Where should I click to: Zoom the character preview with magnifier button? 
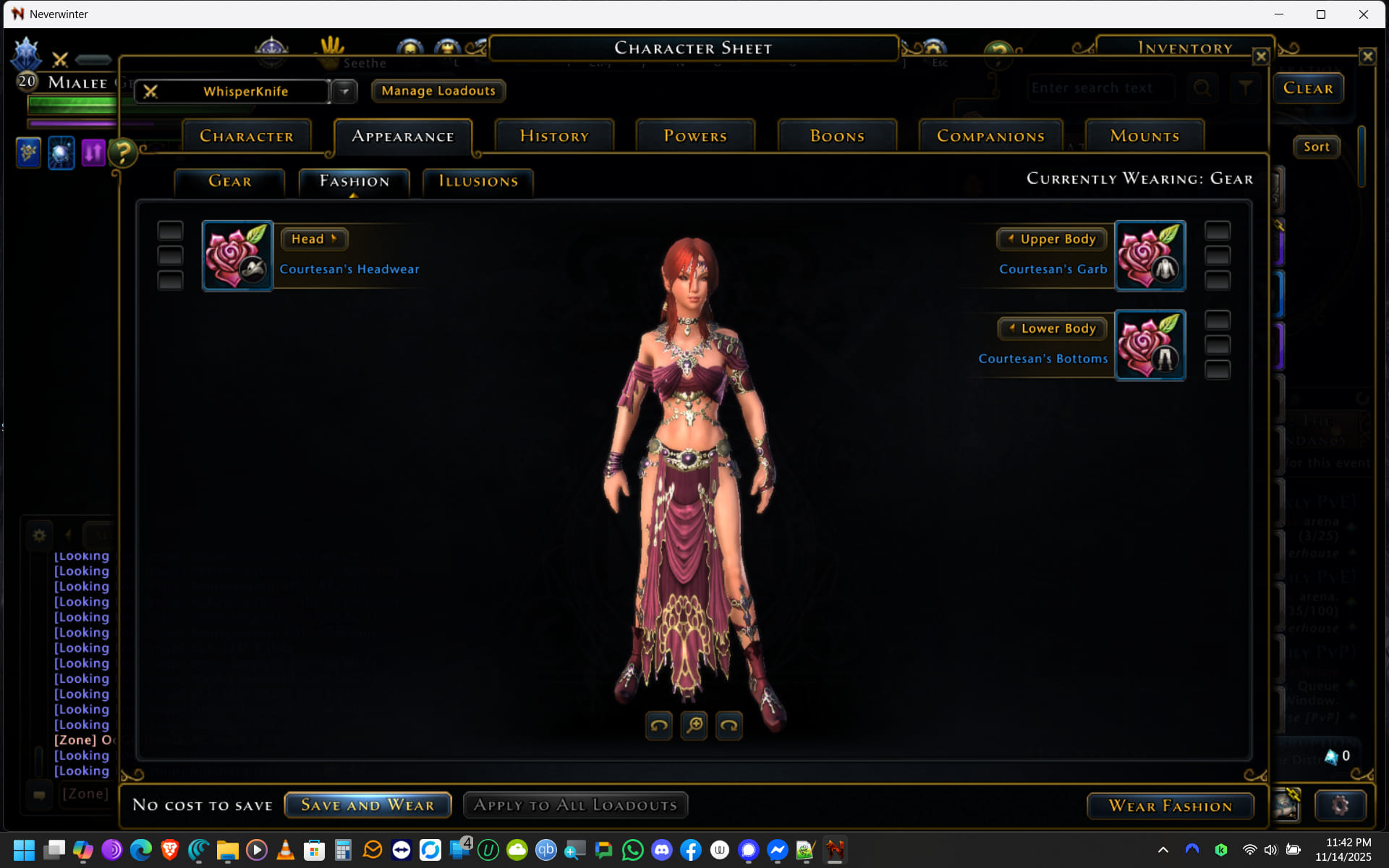[694, 725]
